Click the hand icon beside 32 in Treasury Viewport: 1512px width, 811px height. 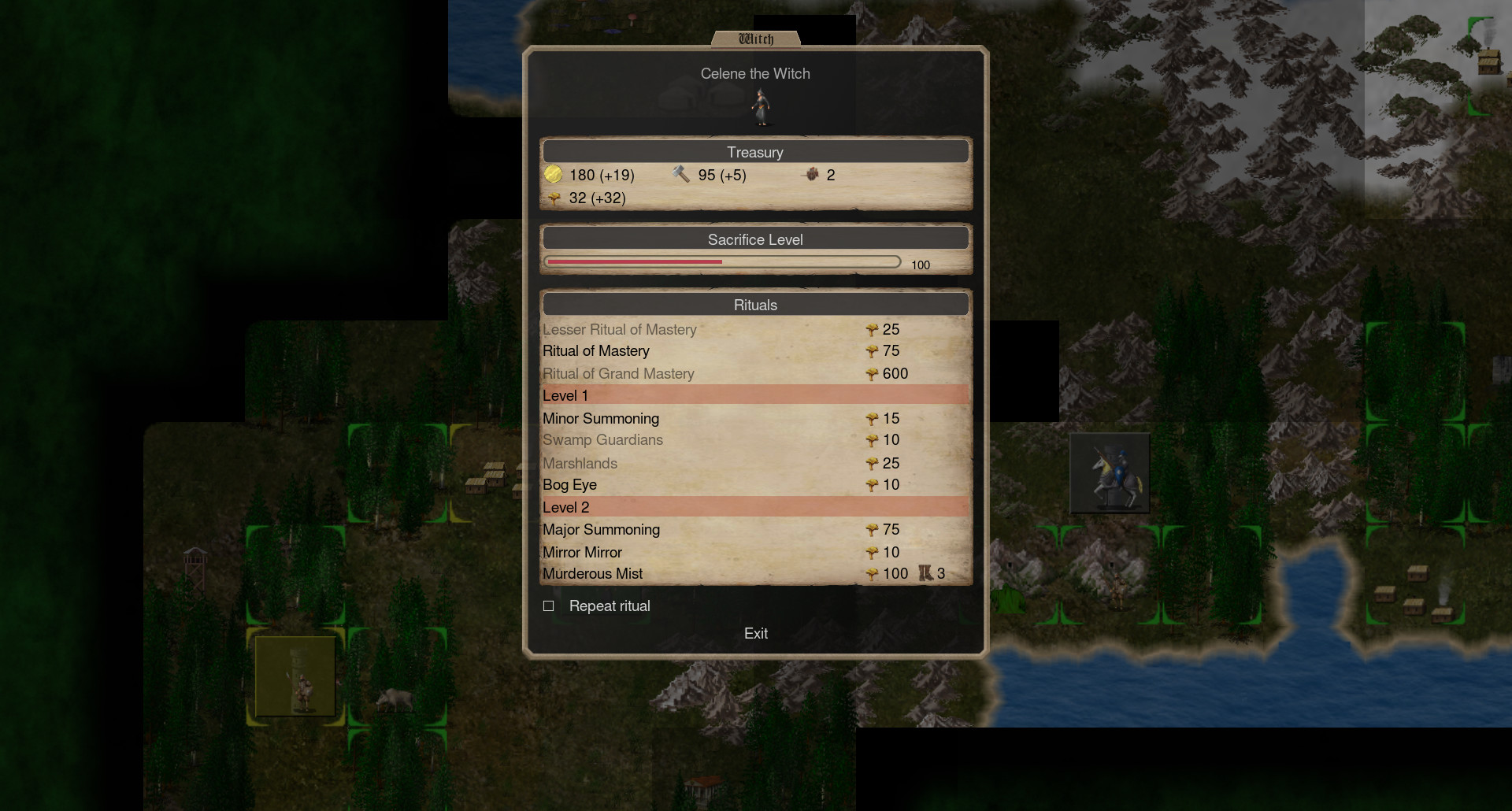click(554, 198)
